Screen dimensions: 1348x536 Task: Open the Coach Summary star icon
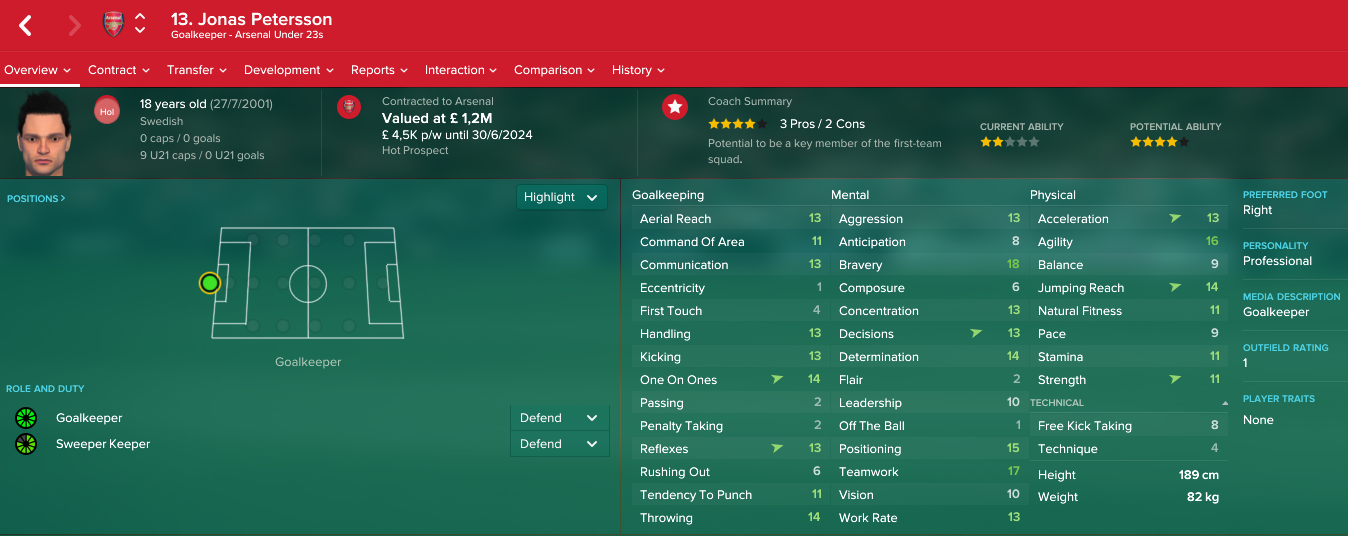675,107
